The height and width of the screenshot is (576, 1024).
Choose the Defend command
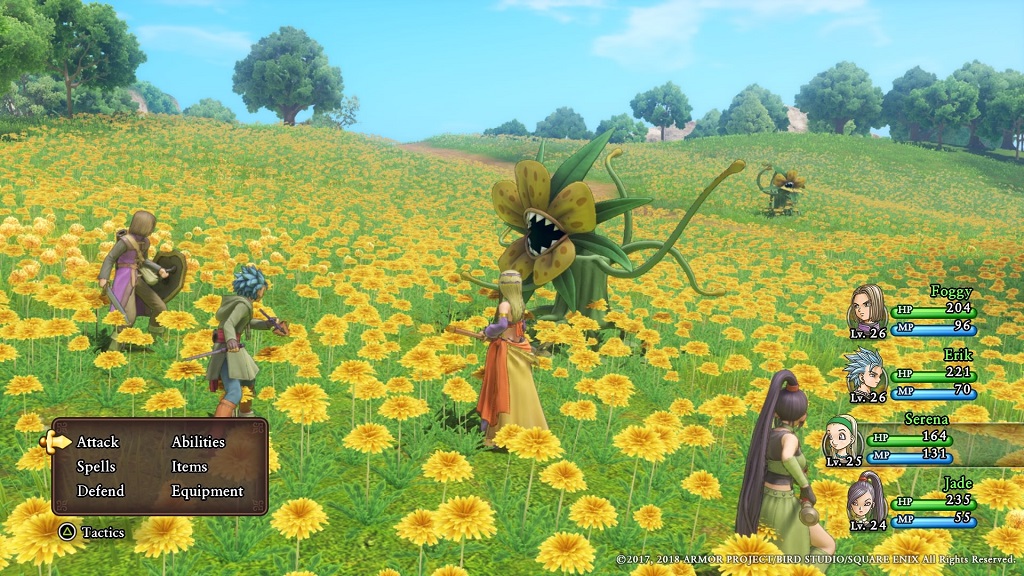[100, 491]
